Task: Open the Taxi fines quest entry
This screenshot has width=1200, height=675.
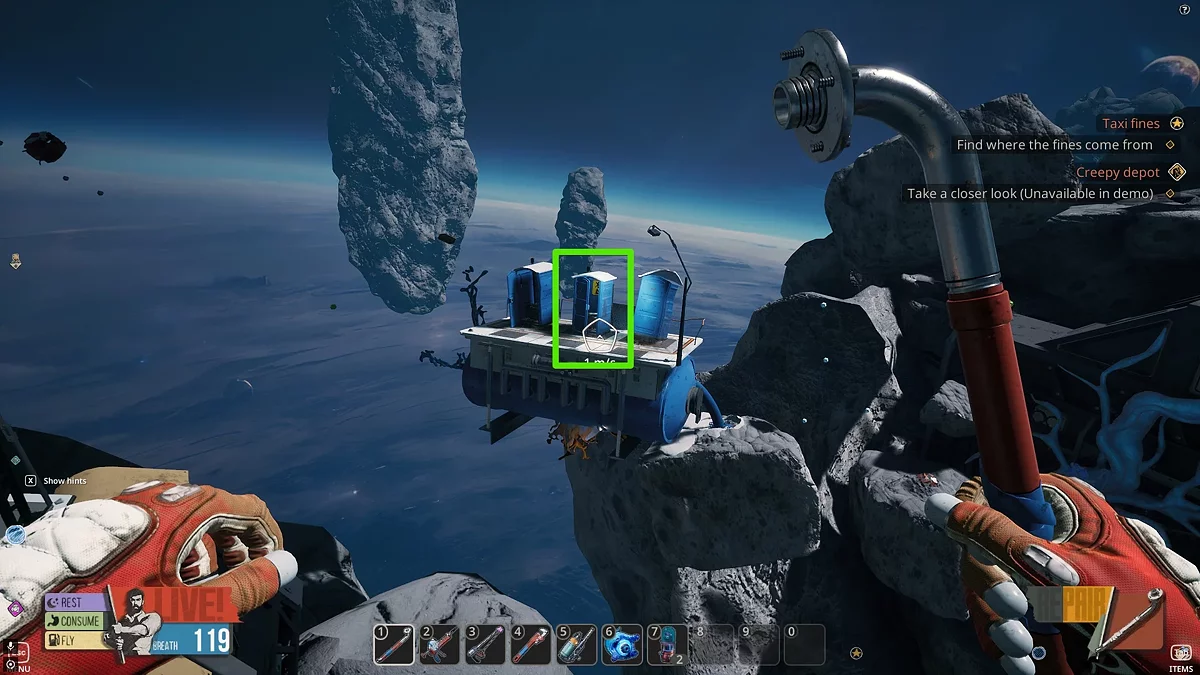Action: (1131, 123)
